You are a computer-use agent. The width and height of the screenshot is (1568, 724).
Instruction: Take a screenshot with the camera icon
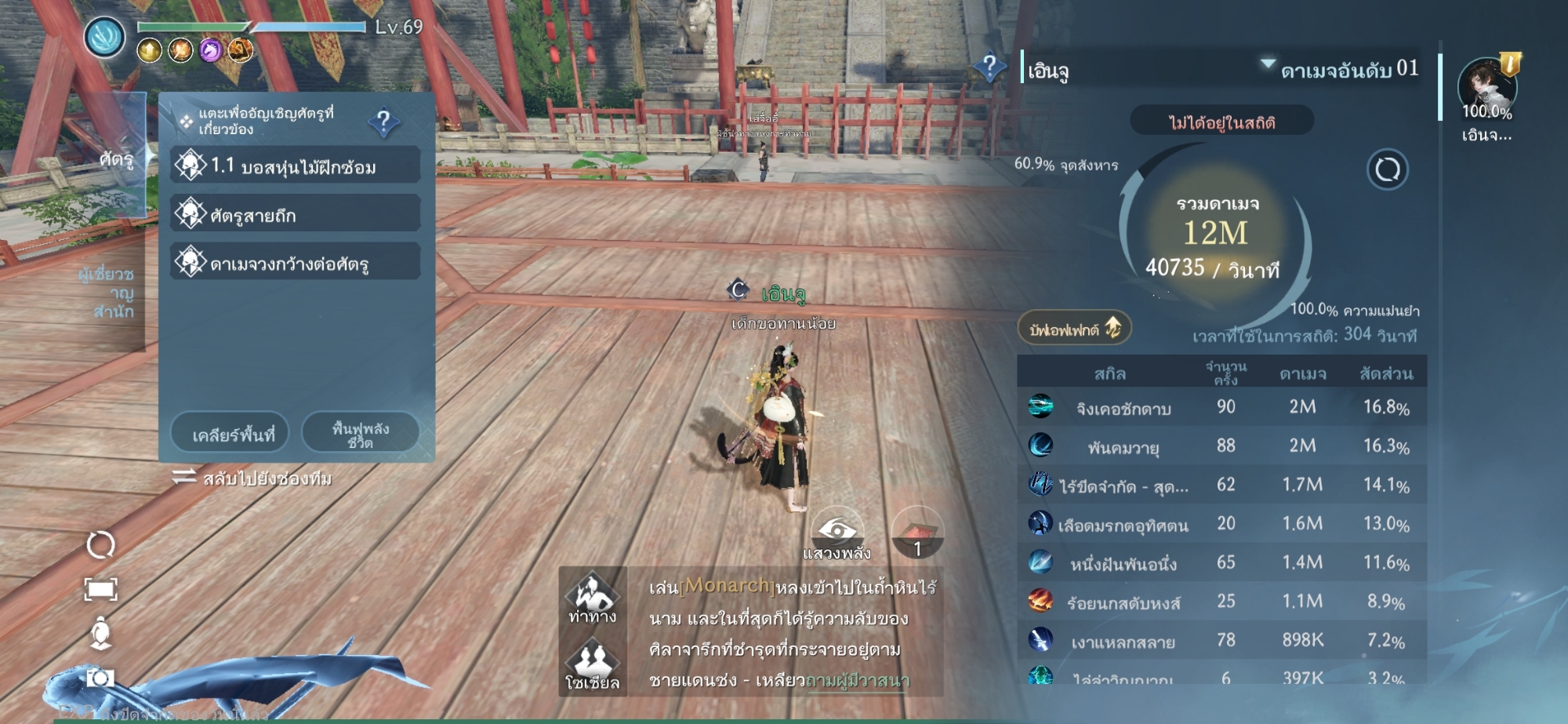tap(100, 677)
